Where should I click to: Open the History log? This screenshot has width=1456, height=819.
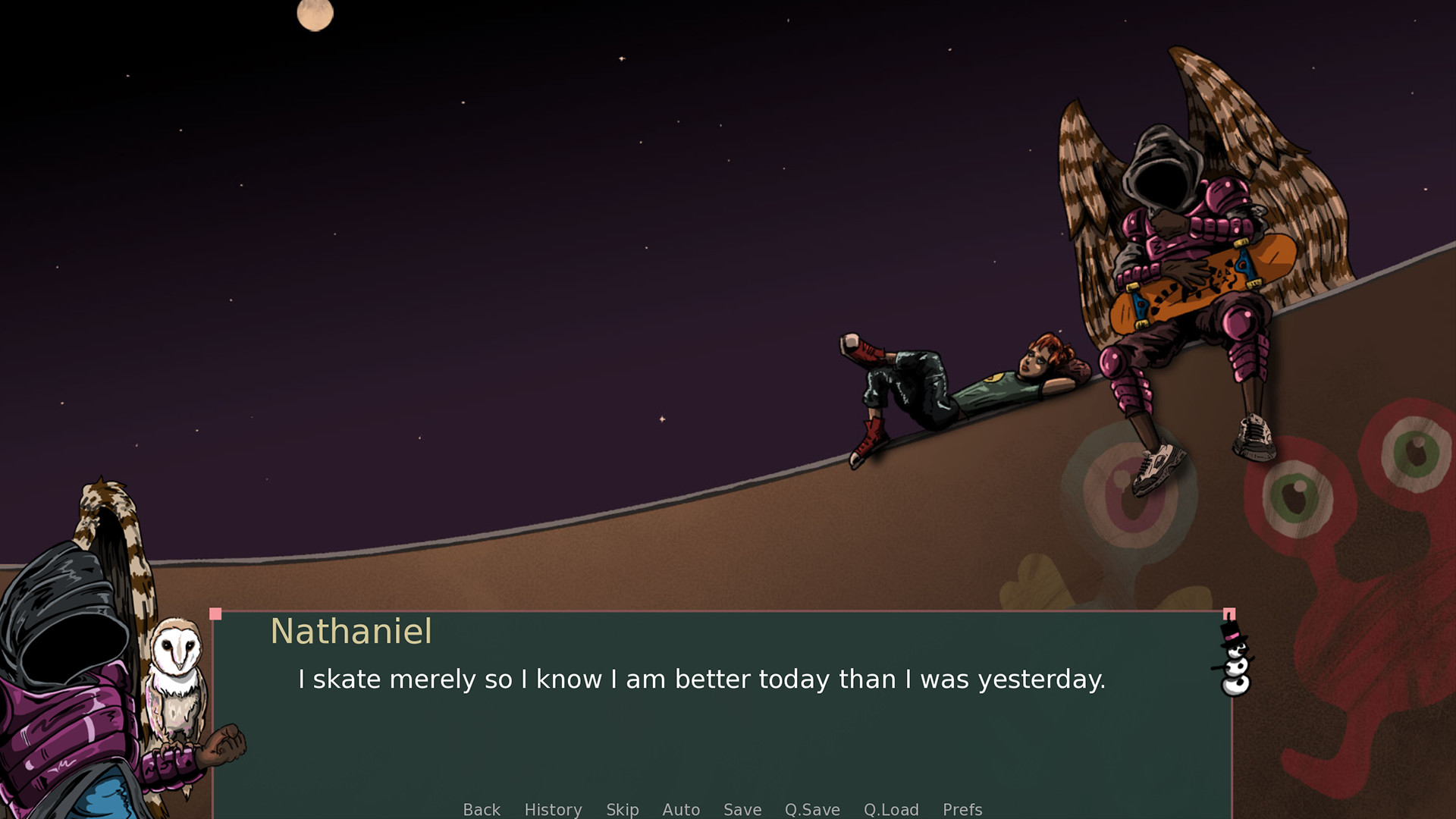coord(553,810)
